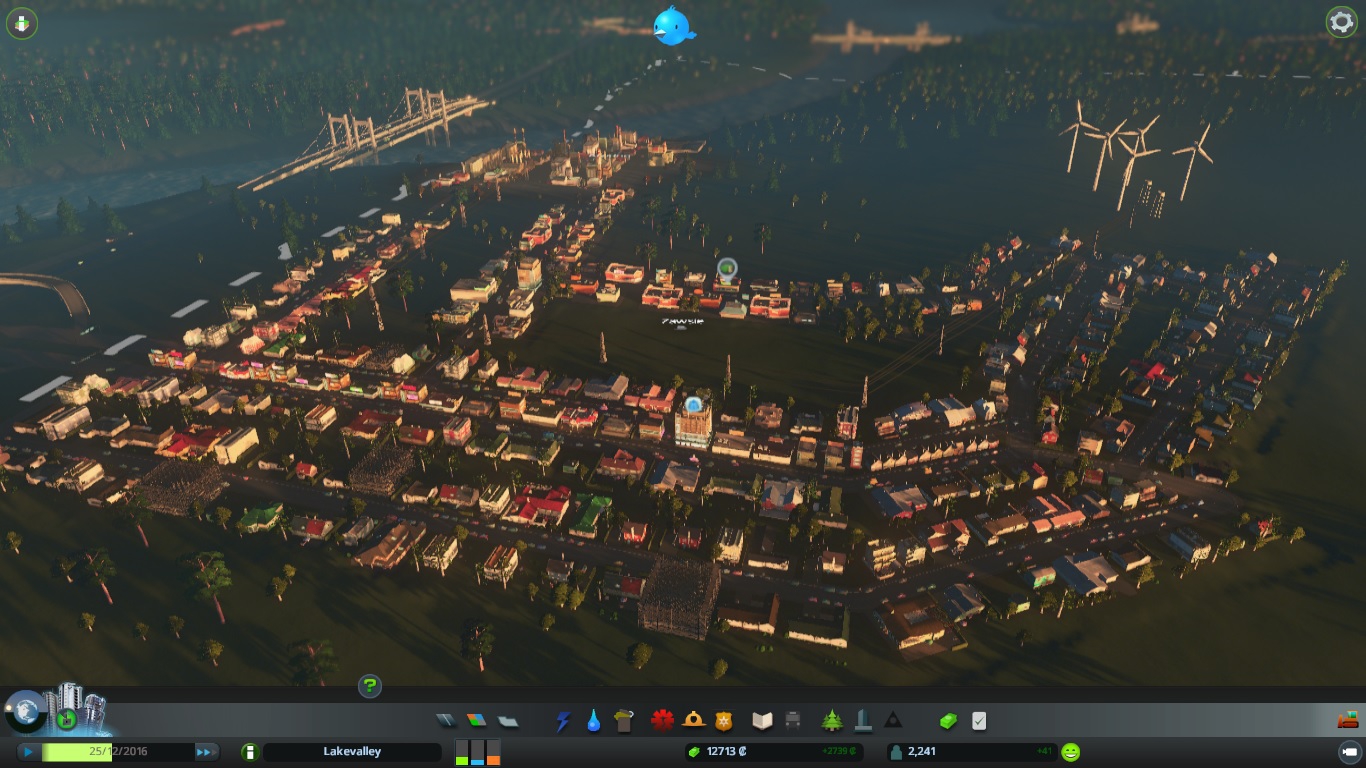The width and height of the screenshot is (1366, 768).
Task: Select the bulldozer tool
Action: click(1347, 719)
